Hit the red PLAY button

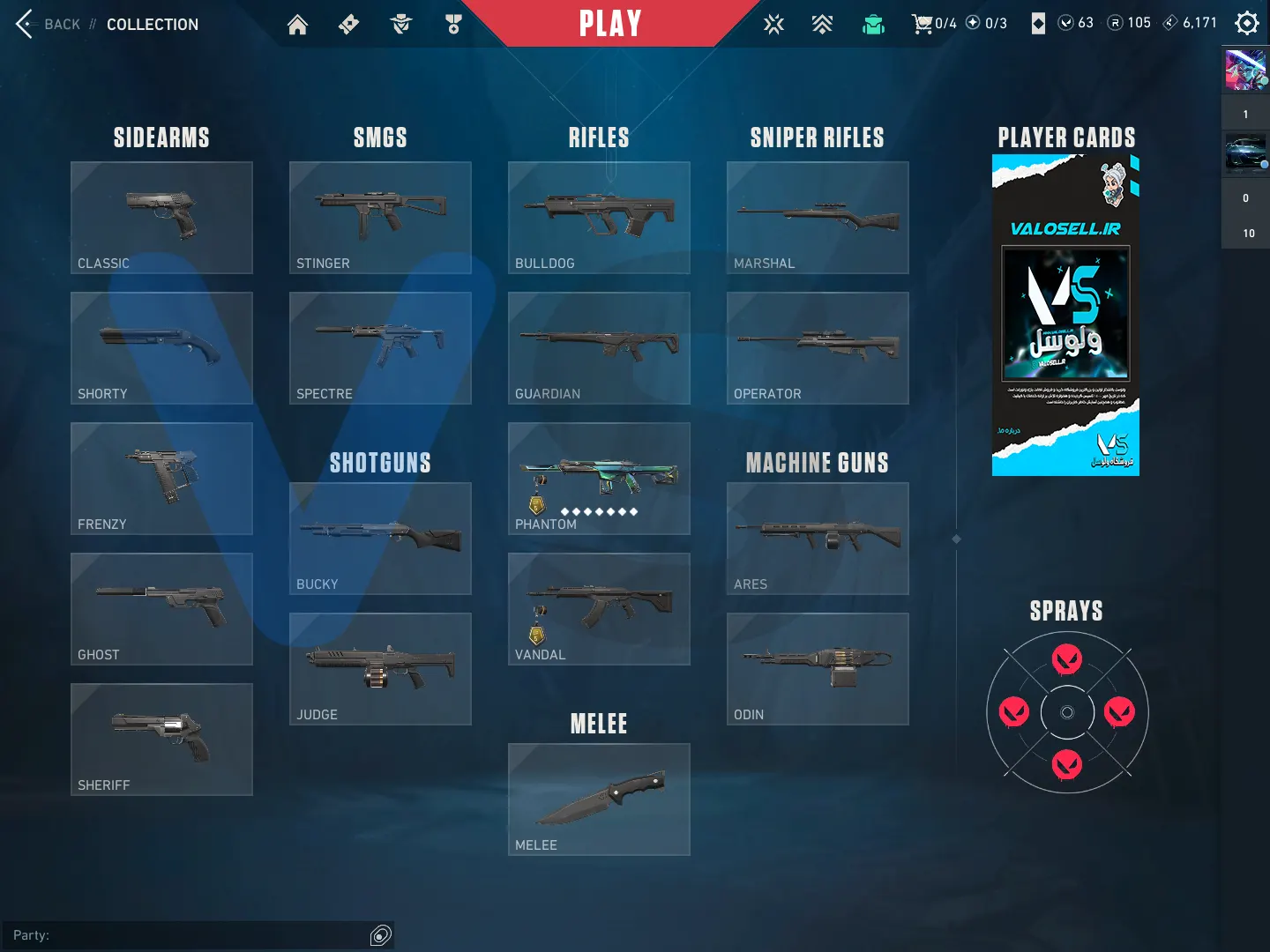(609, 24)
